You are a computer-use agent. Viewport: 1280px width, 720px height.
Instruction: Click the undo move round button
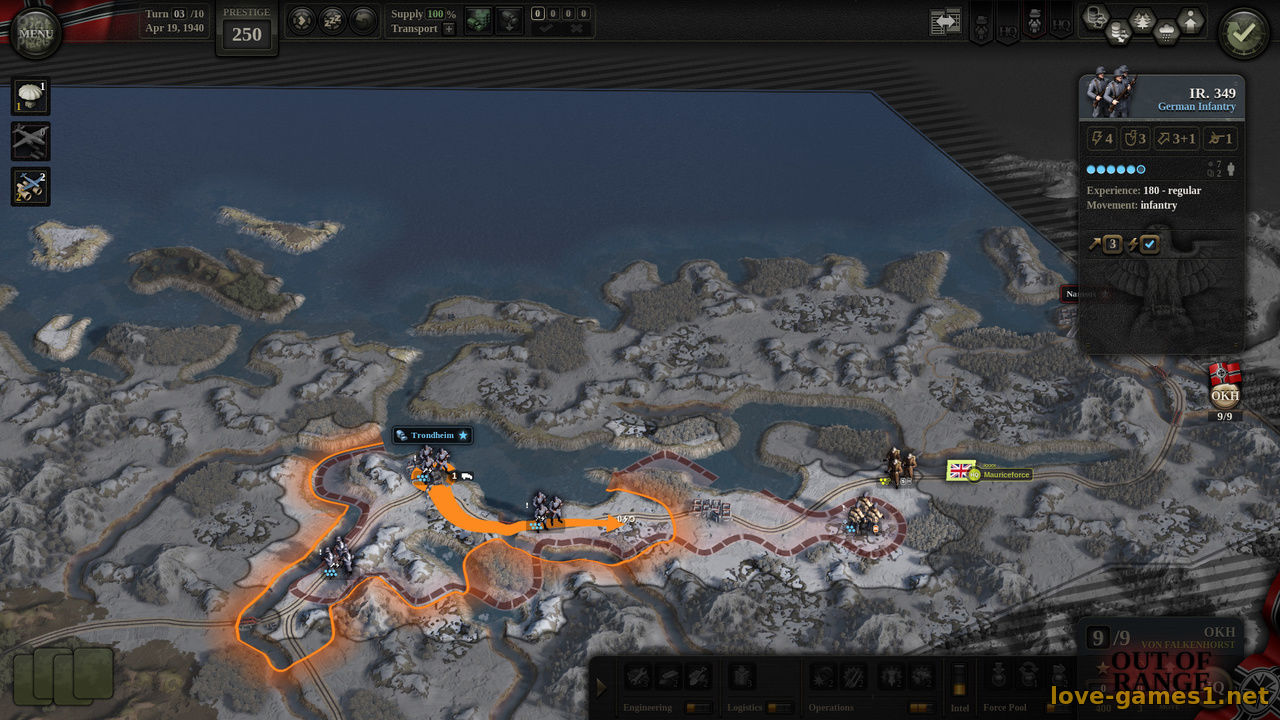pyautogui.click(x=364, y=20)
